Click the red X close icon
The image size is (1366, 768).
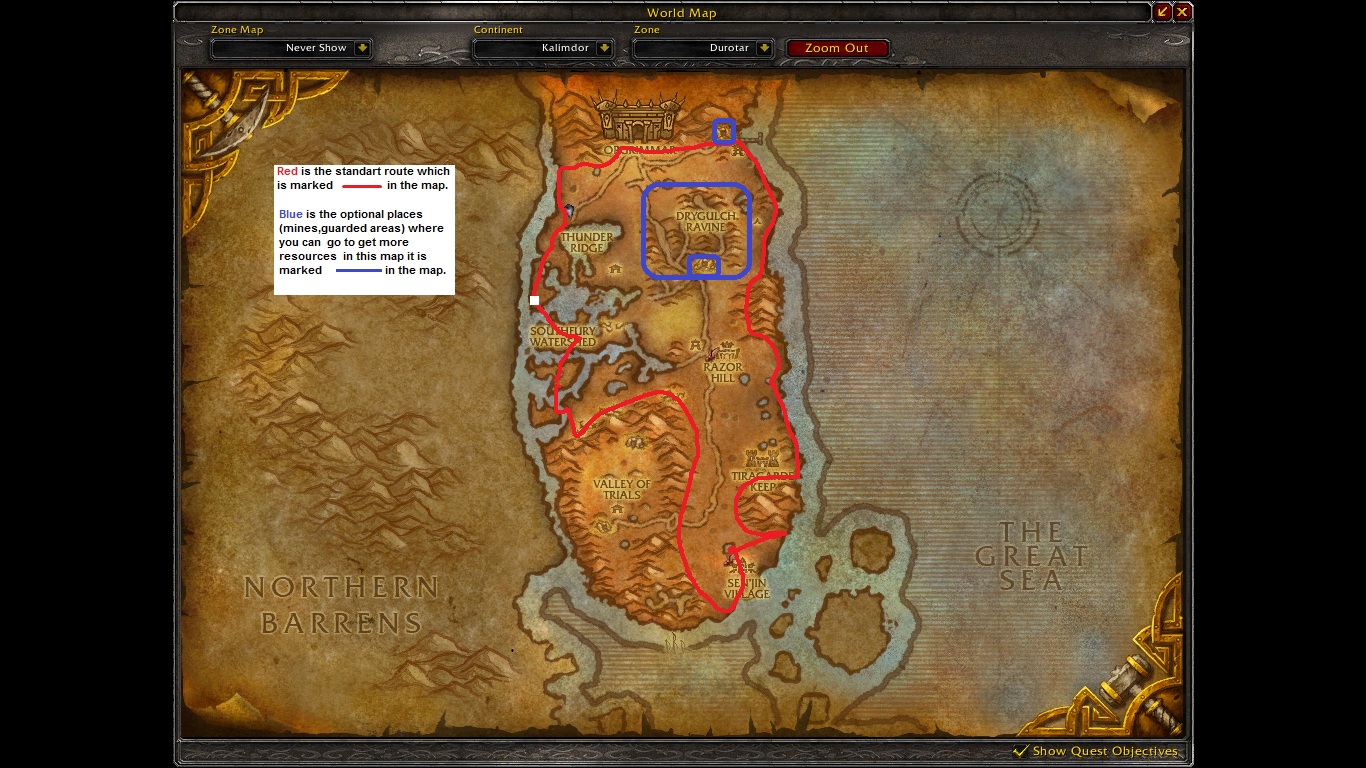pyautogui.click(x=1181, y=11)
